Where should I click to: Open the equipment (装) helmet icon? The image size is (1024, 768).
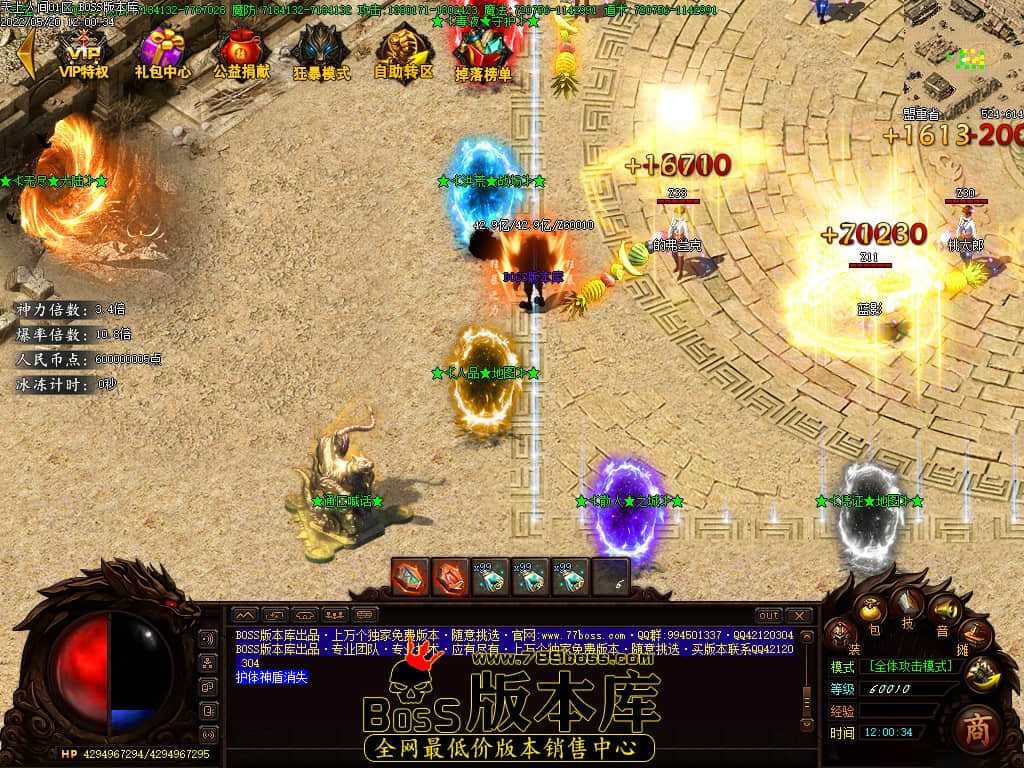(x=841, y=632)
